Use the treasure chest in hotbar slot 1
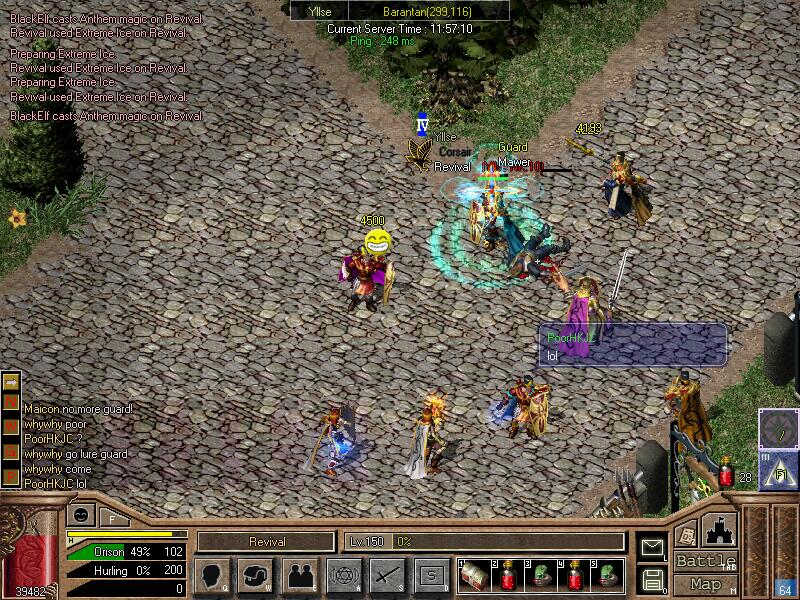The width and height of the screenshot is (800, 600). (476, 575)
